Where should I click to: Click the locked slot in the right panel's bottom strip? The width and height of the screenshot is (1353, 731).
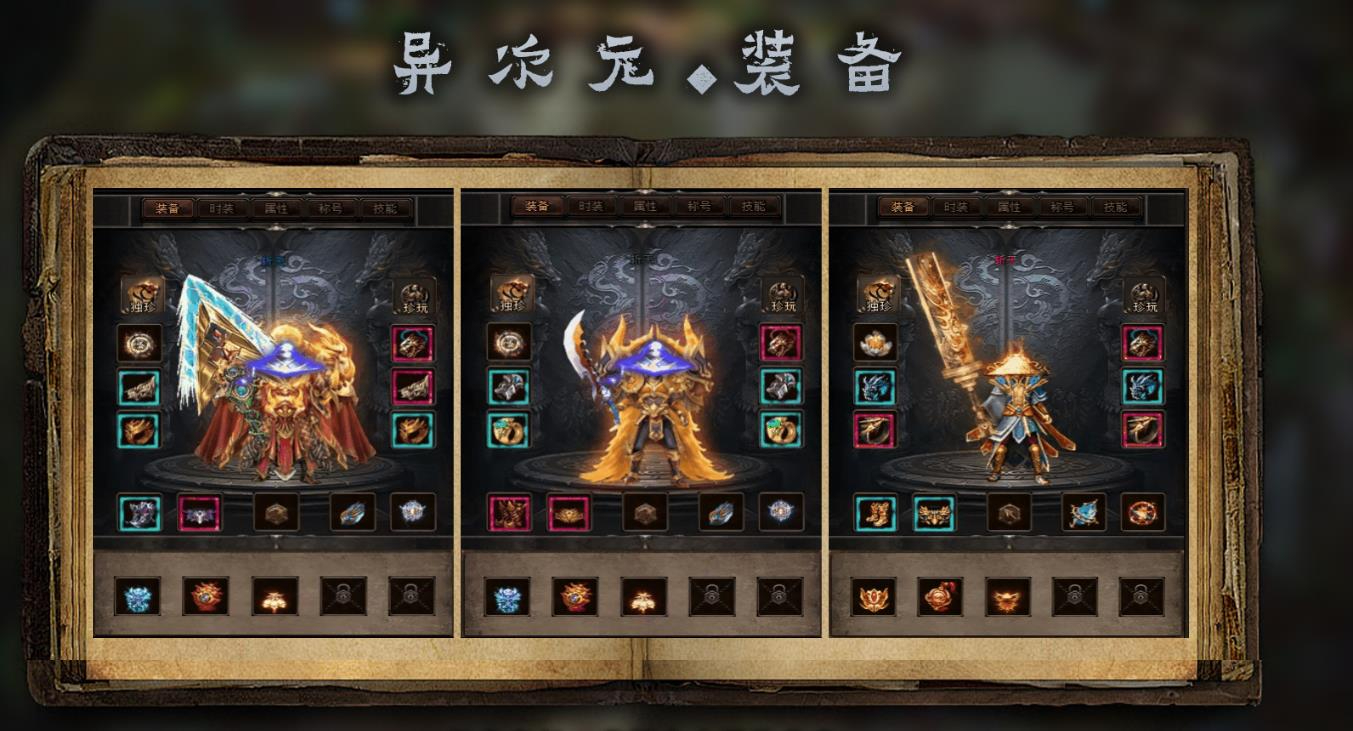point(1075,596)
